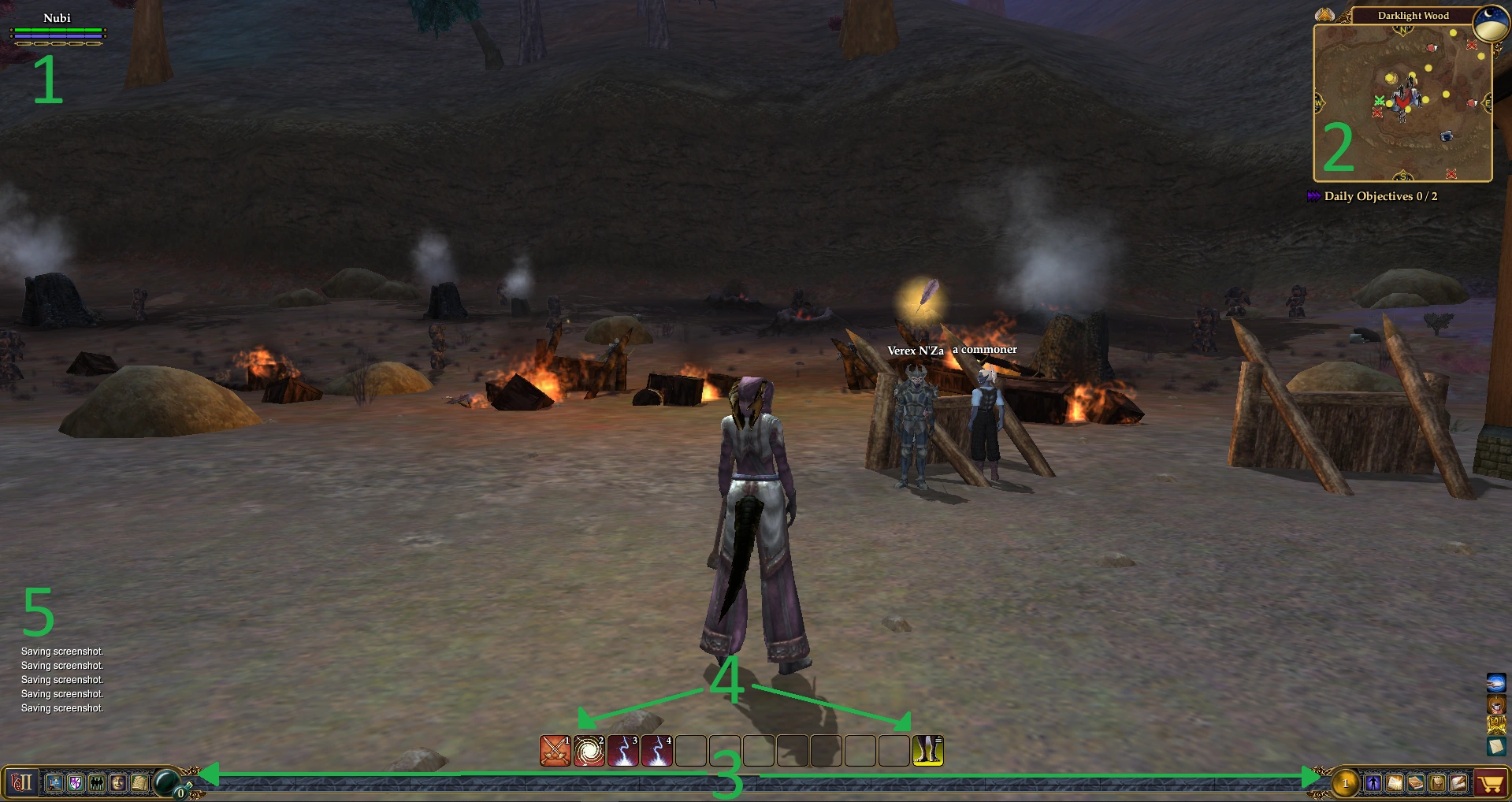
Task: Open the purple guild shield icon
Action: pyautogui.click(x=75, y=783)
